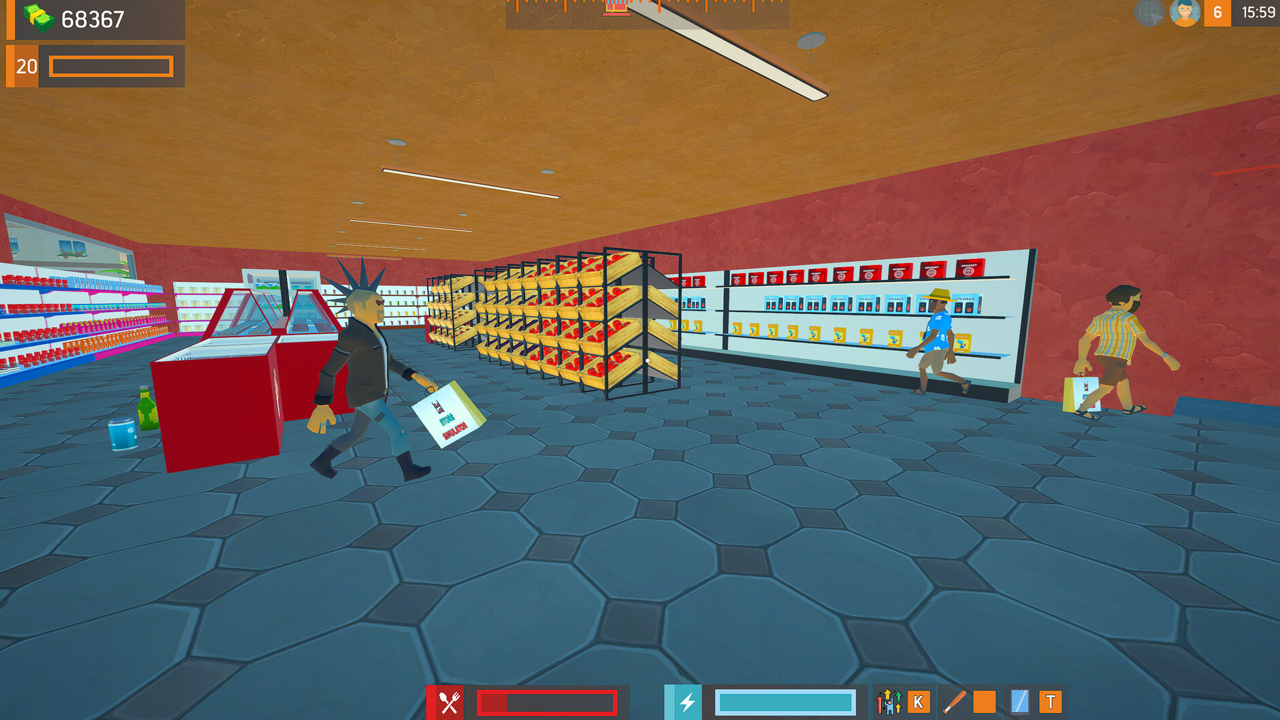The image size is (1280, 720).
Task: Click the red hunger progress bar
Action: click(x=547, y=702)
